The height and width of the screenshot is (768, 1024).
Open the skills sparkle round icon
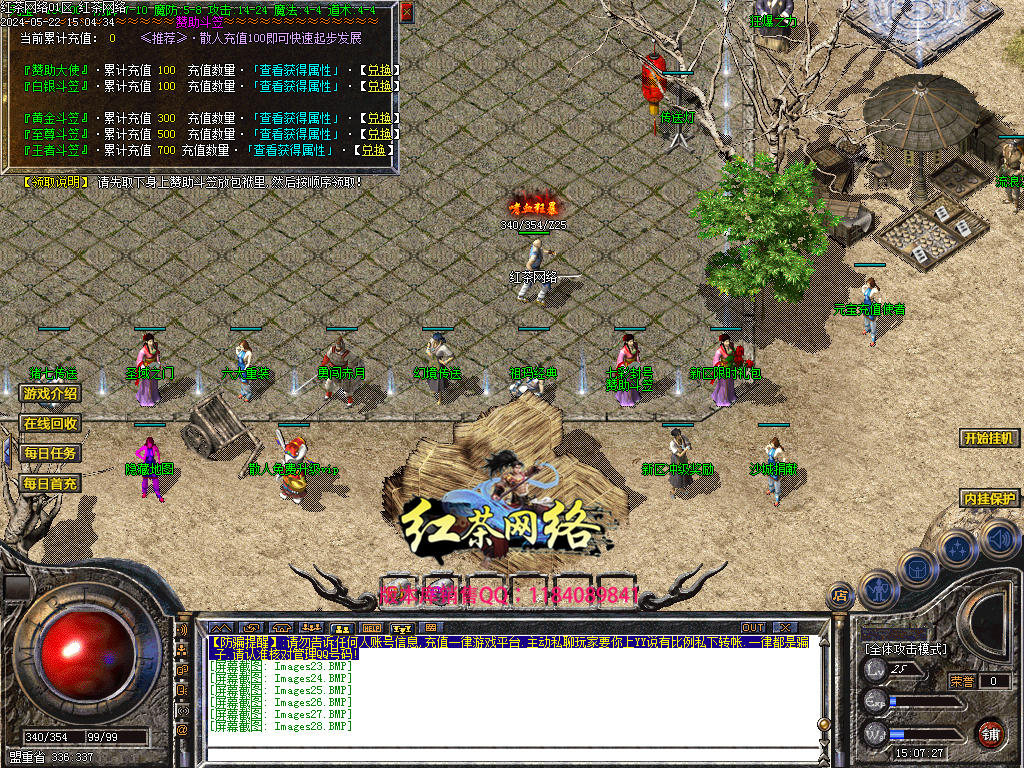pos(958,549)
